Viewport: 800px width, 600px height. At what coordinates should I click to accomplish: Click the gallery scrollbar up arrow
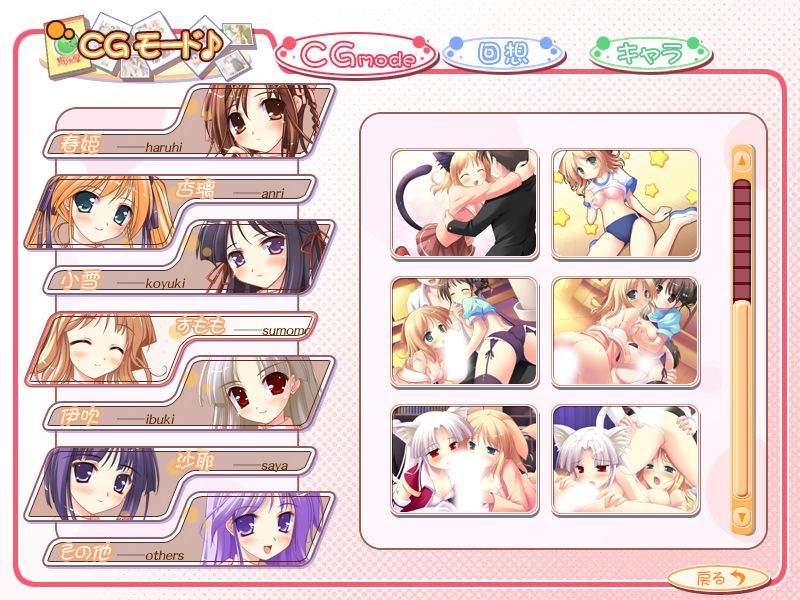742,160
